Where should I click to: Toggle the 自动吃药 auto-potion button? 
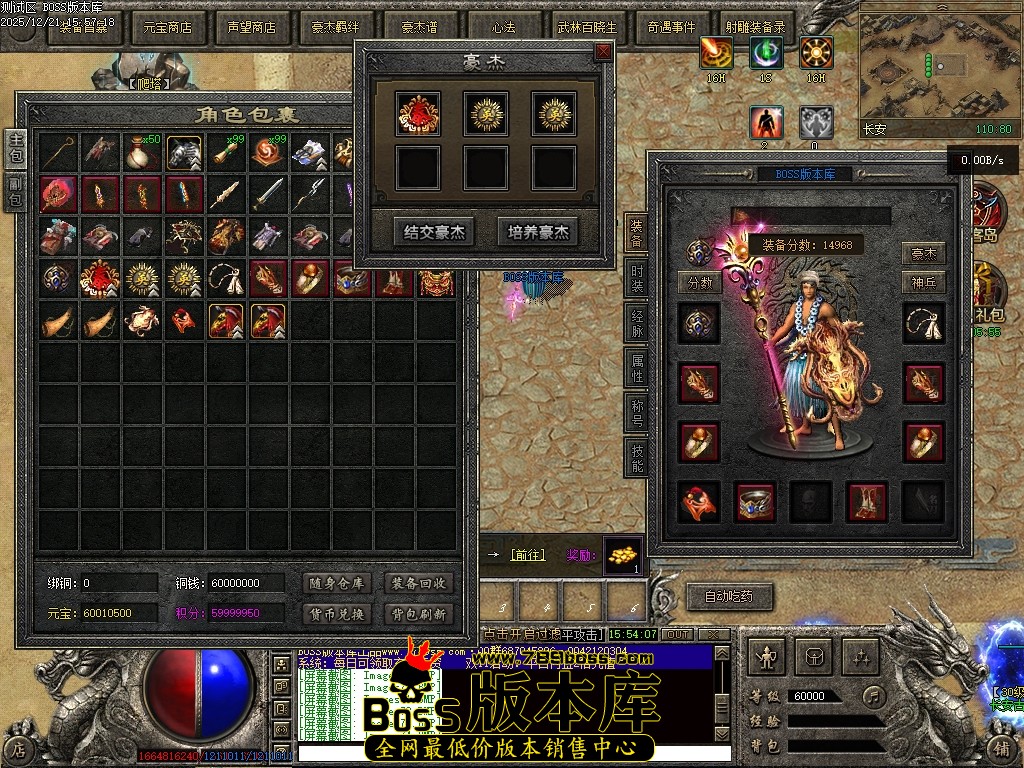(x=729, y=597)
